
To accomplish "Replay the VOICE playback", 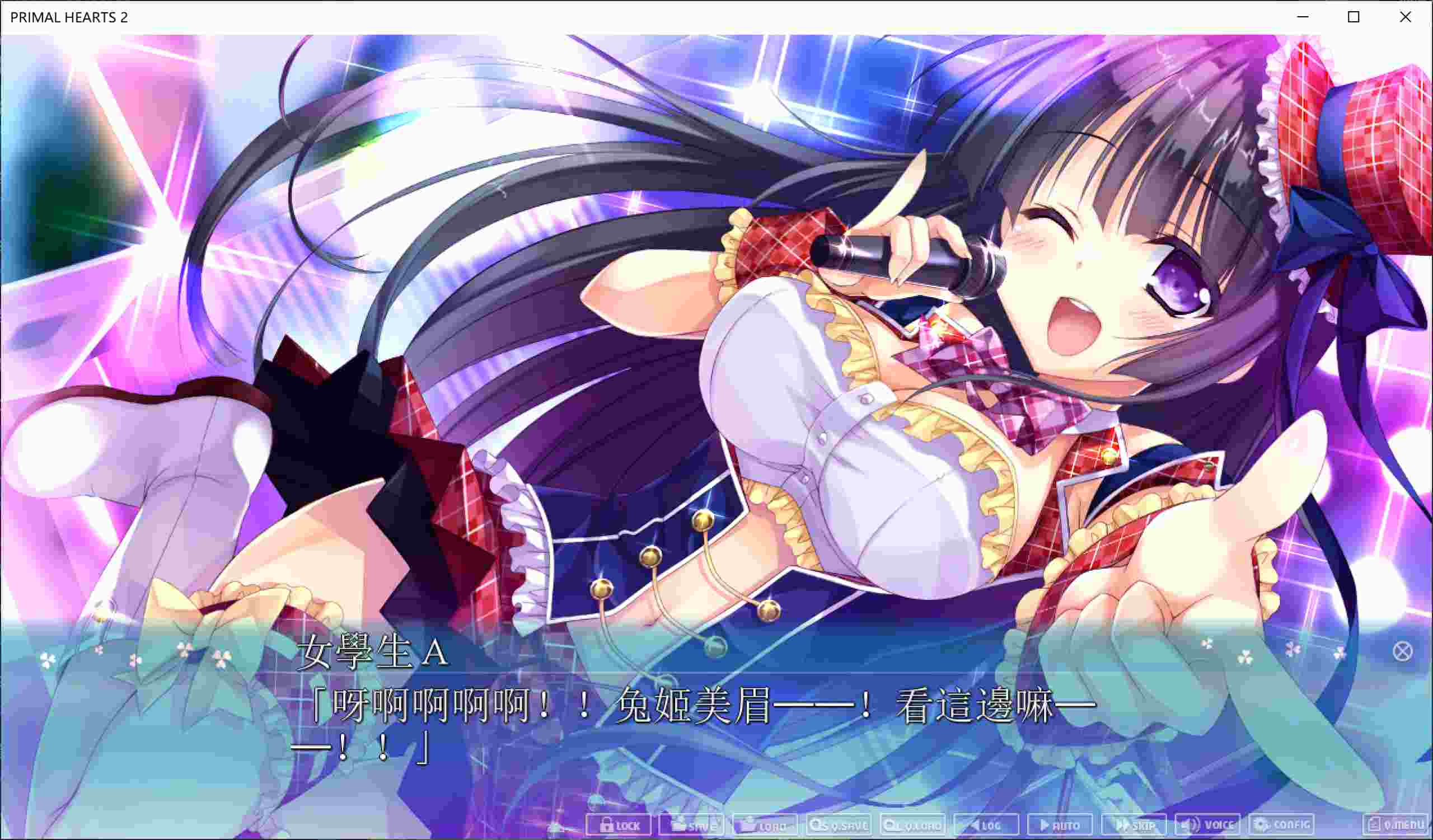I will 1209,826.
